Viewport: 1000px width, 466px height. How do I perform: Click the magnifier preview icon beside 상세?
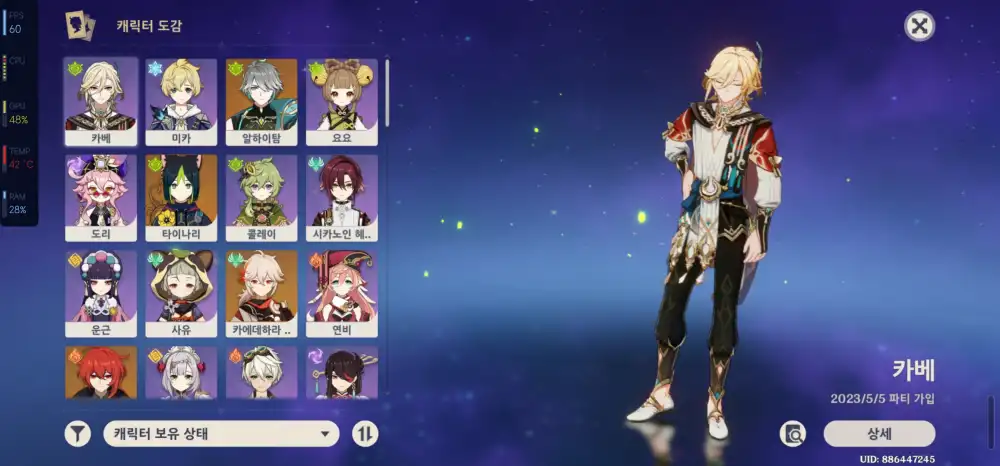pos(794,434)
